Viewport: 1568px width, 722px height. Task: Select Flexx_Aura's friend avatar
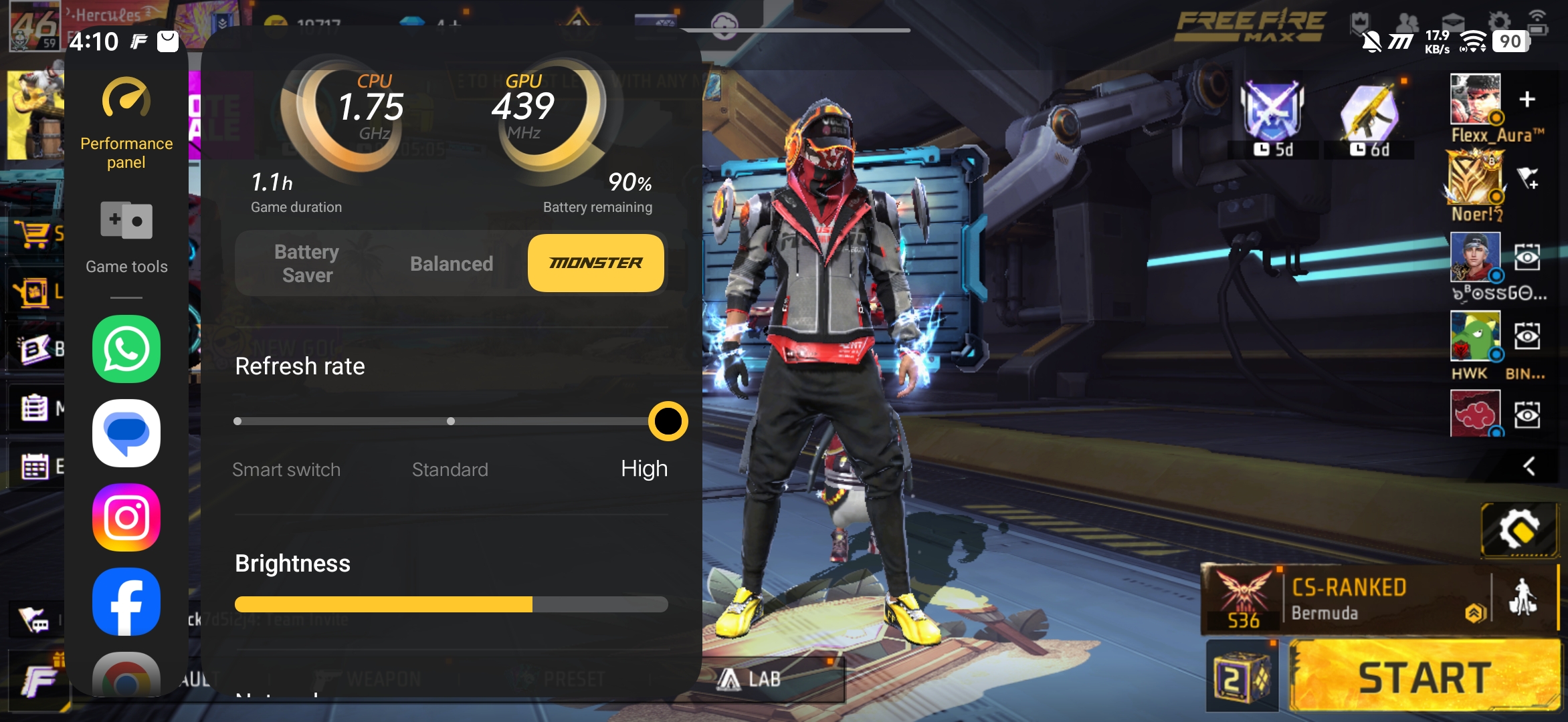click(1476, 99)
